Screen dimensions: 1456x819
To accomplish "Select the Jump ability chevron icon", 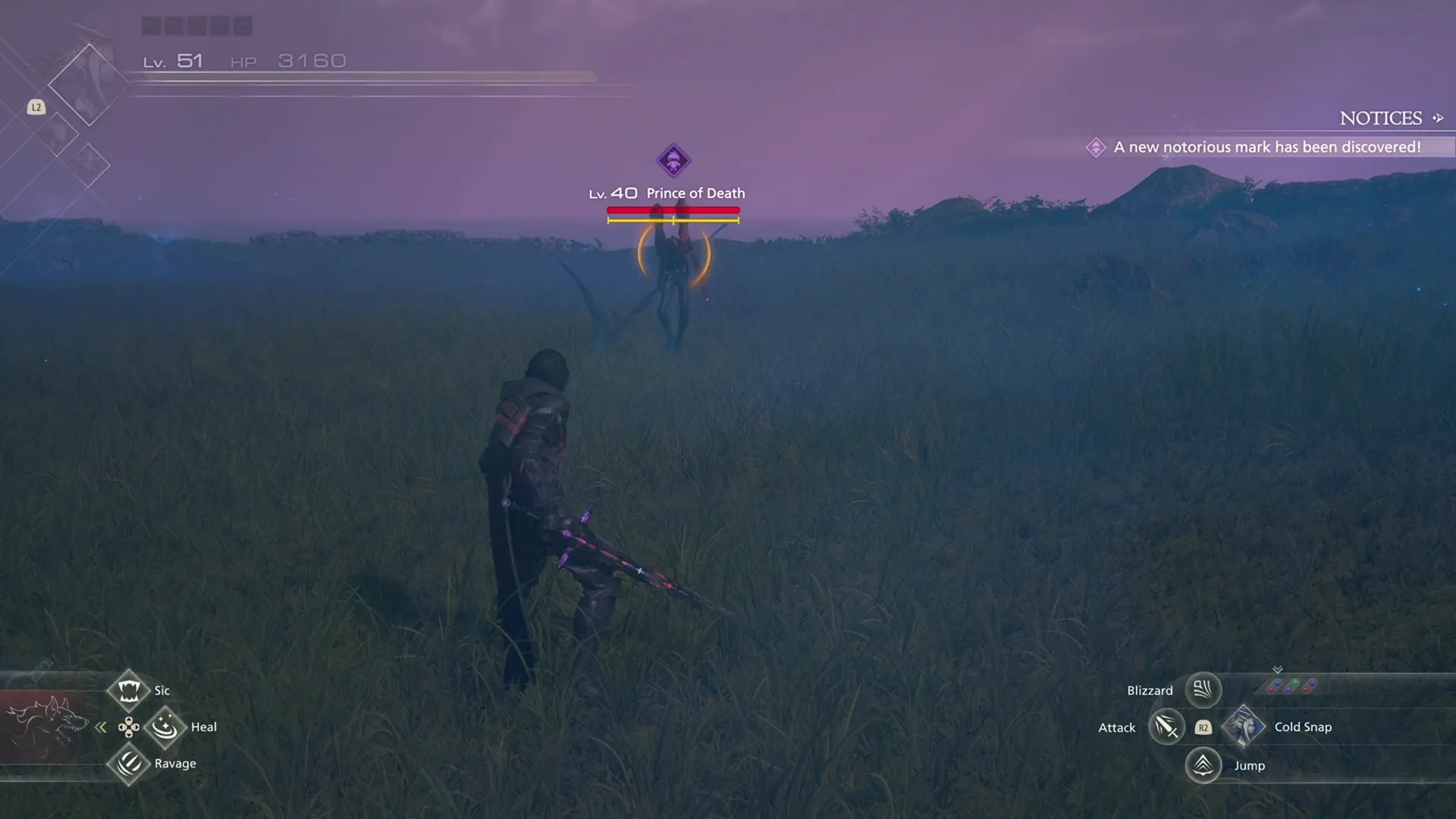I will (1203, 765).
